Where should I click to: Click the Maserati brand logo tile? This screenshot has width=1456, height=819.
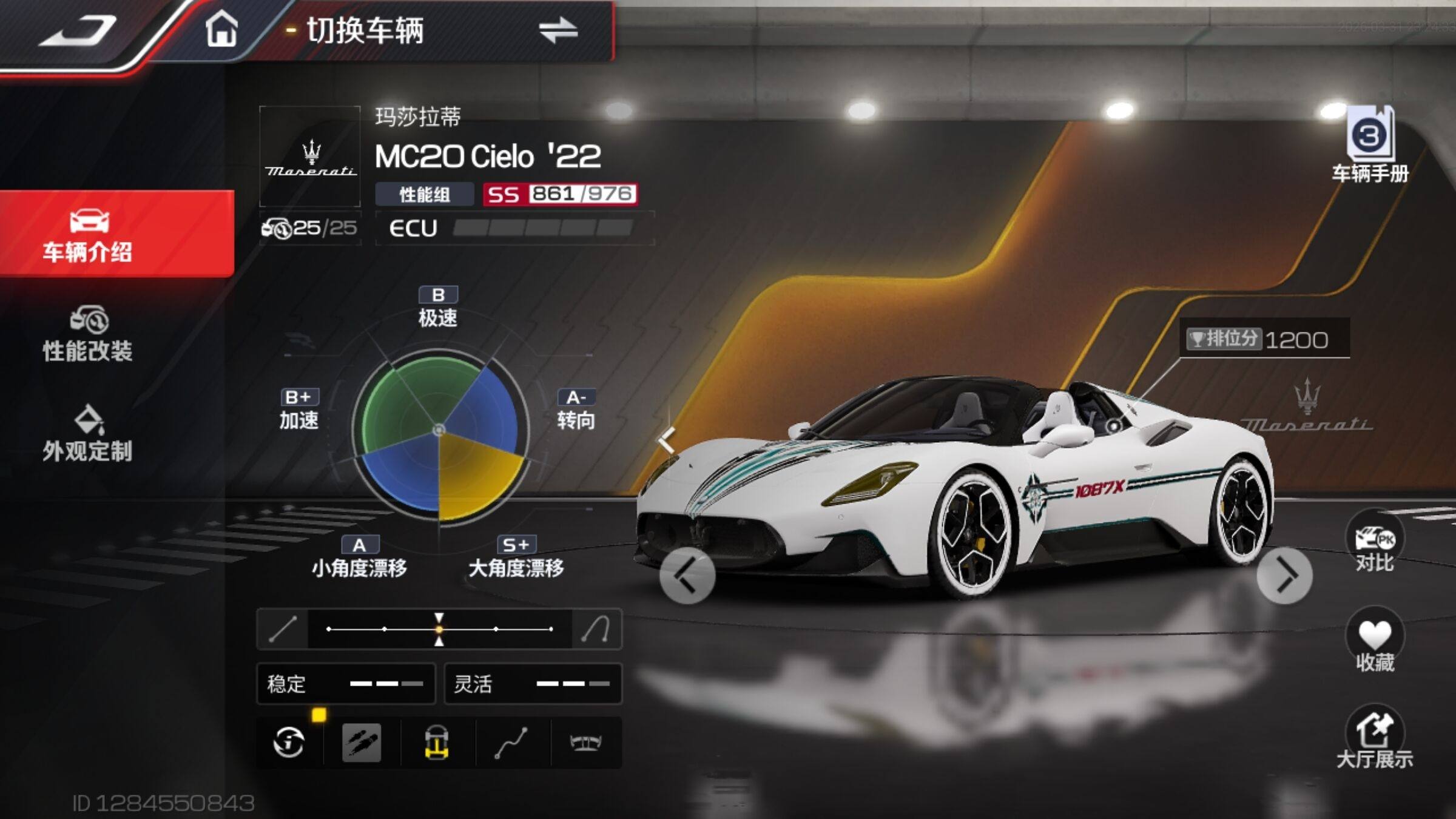tap(310, 157)
